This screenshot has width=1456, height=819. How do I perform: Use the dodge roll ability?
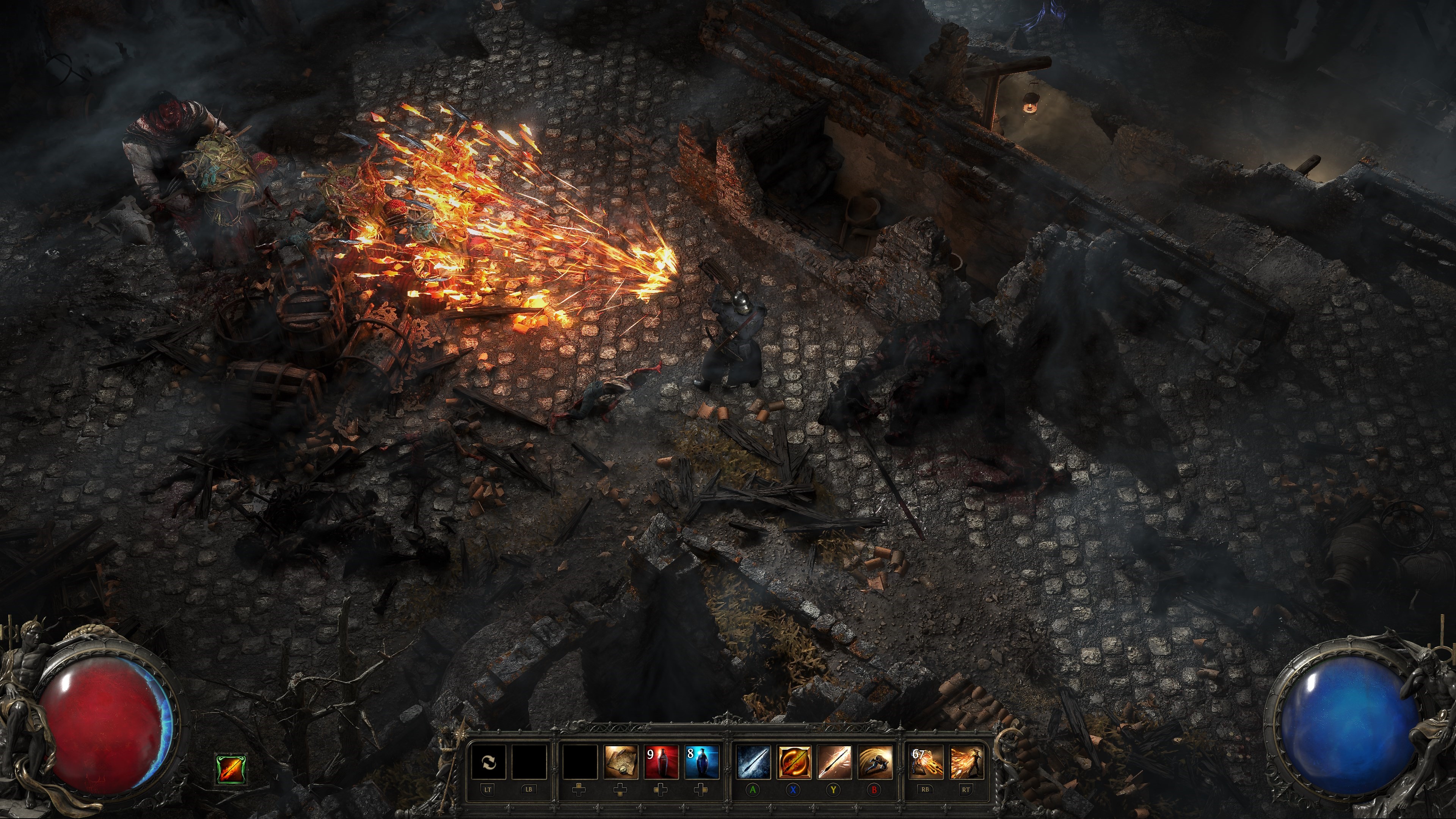(x=875, y=763)
